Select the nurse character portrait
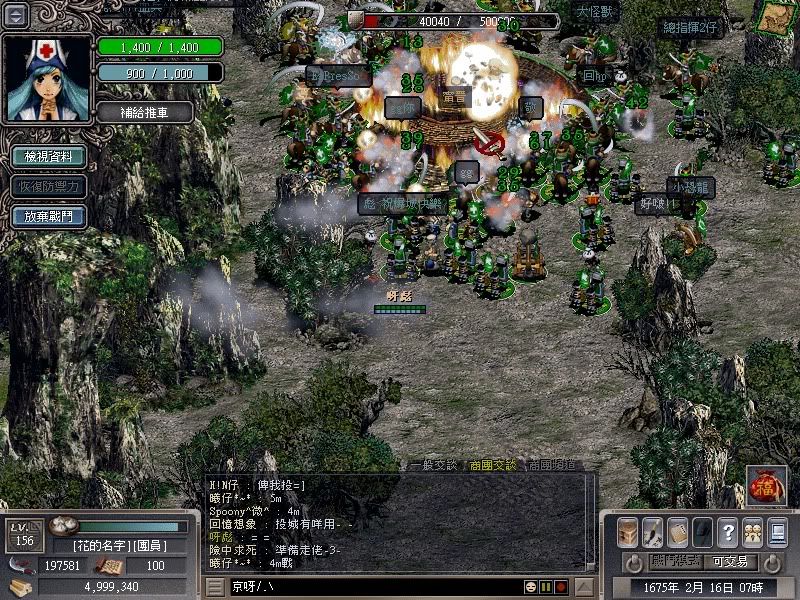The image size is (800, 600). click(48, 78)
